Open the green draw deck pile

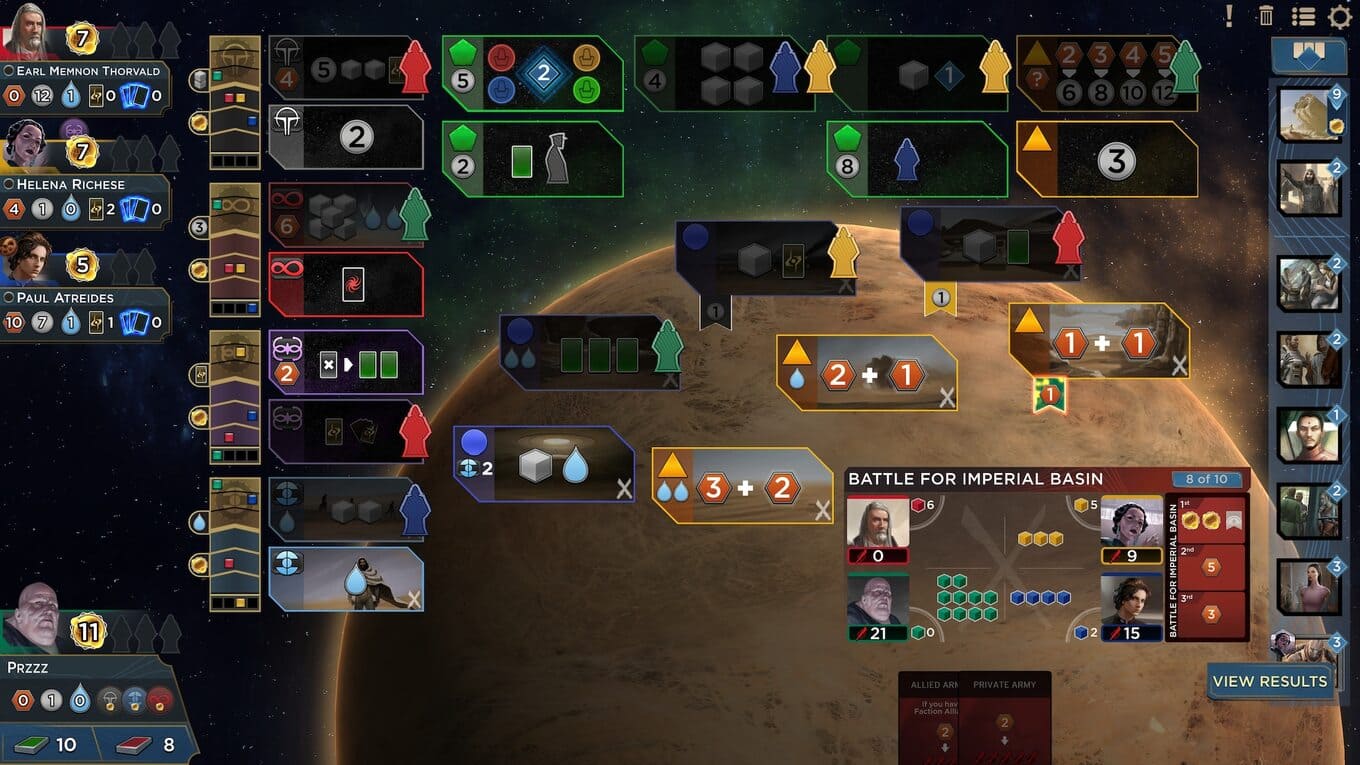(48, 744)
